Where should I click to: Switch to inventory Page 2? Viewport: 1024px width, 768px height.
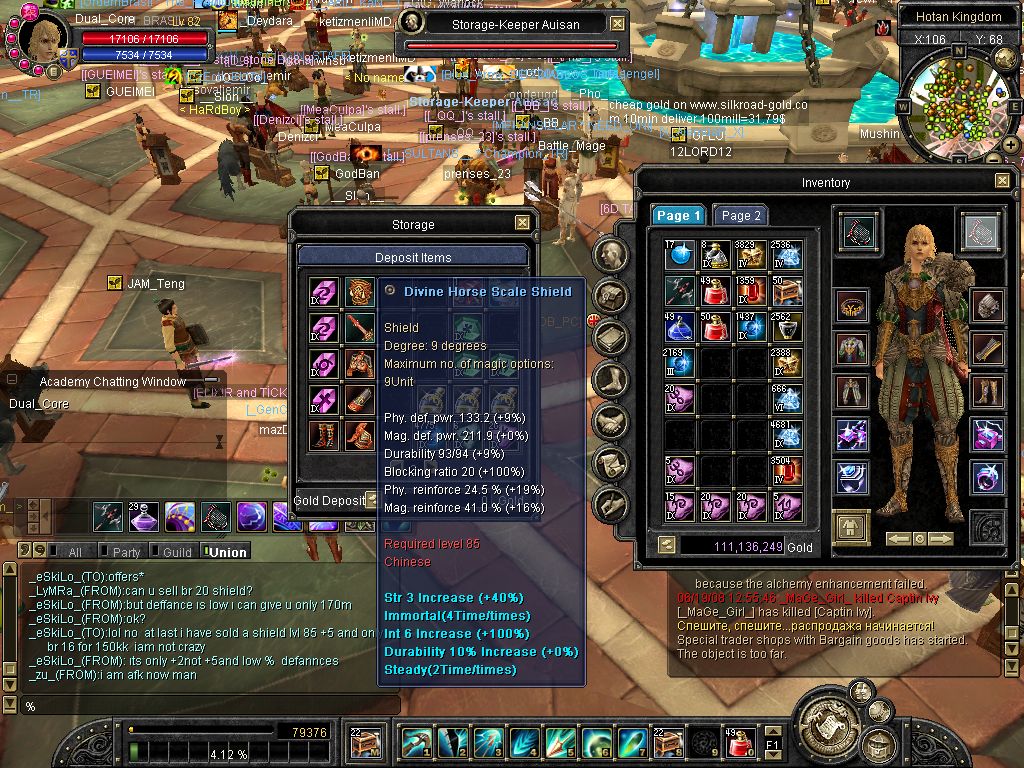point(741,215)
